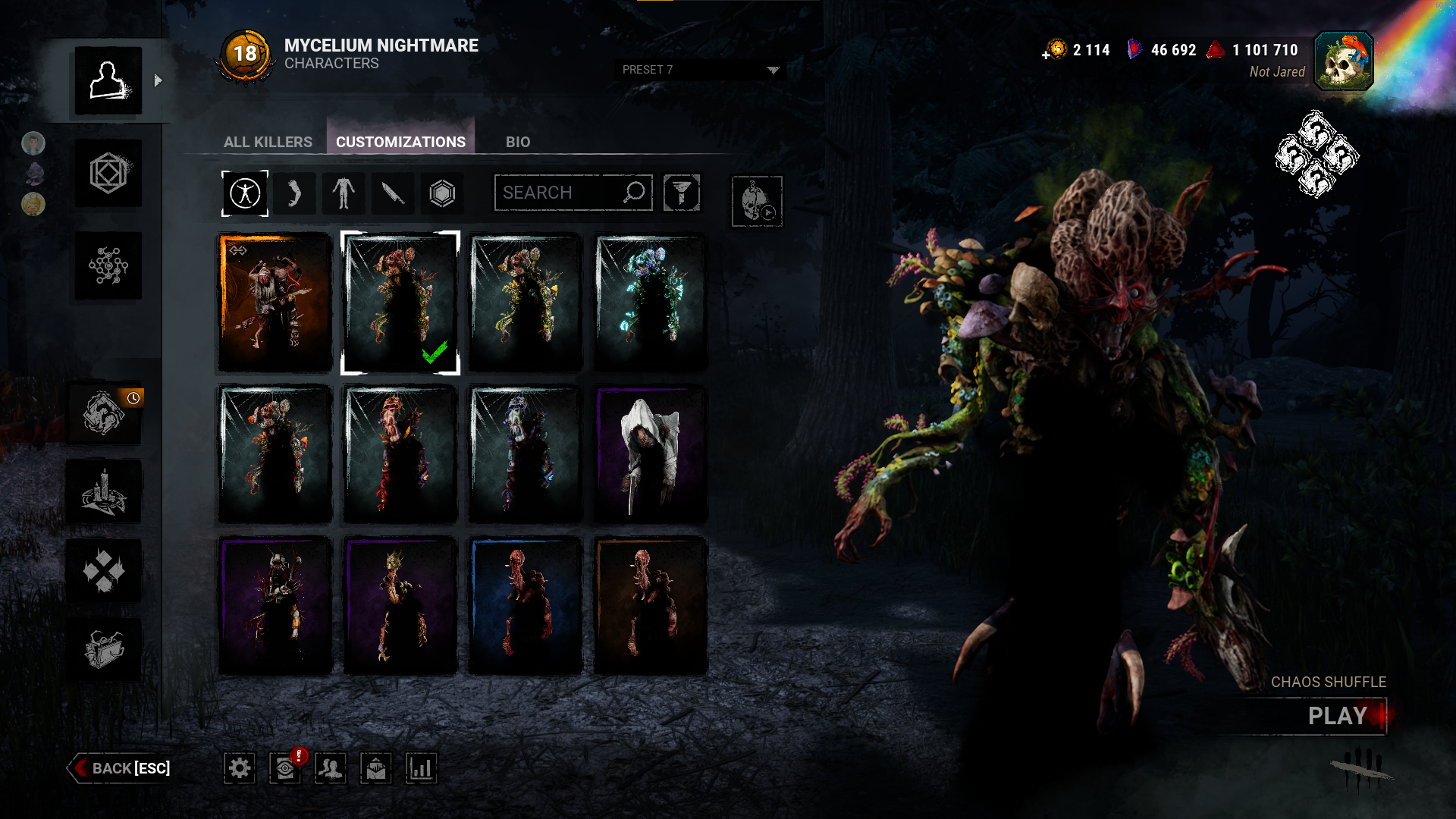The height and width of the screenshot is (819, 1456).
Task: Choose the orange-background linked outfit thumbnail
Action: (275, 303)
